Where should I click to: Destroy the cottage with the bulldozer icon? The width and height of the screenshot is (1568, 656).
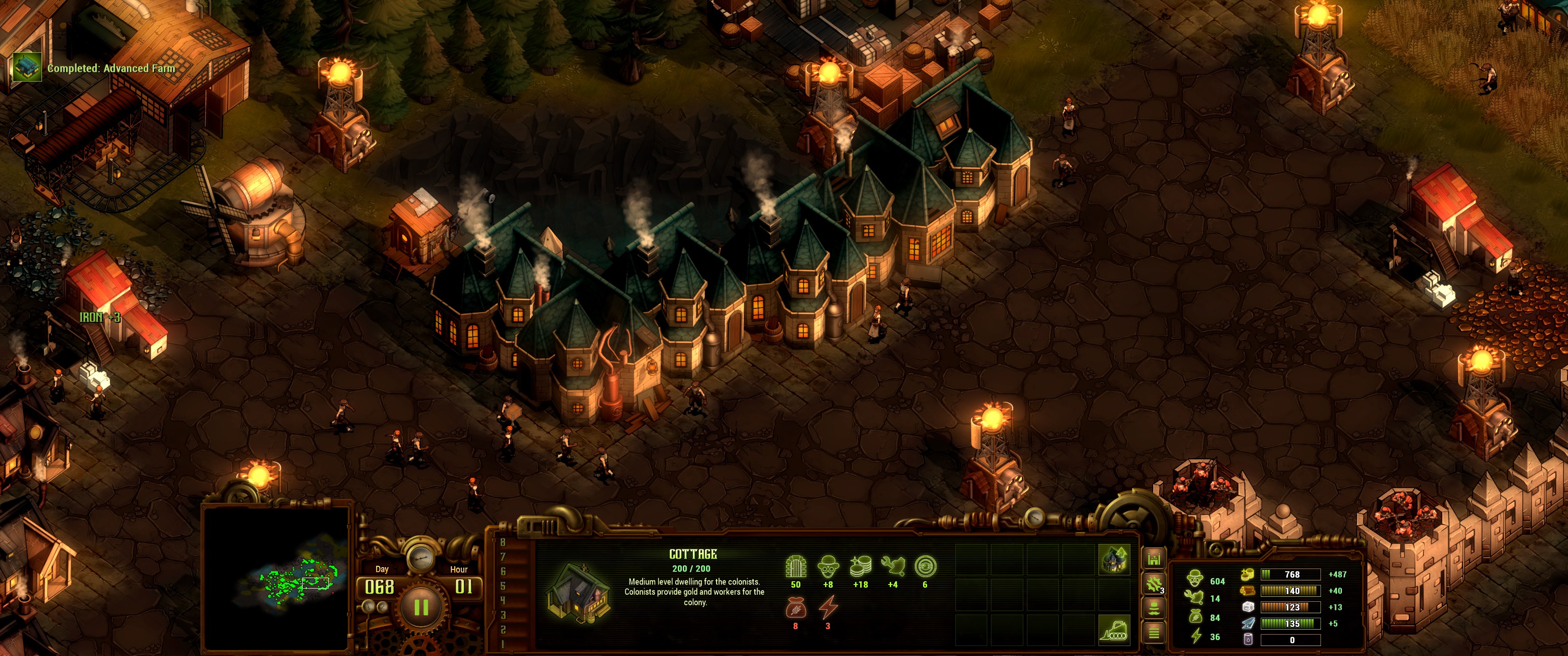click(x=1114, y=629)
